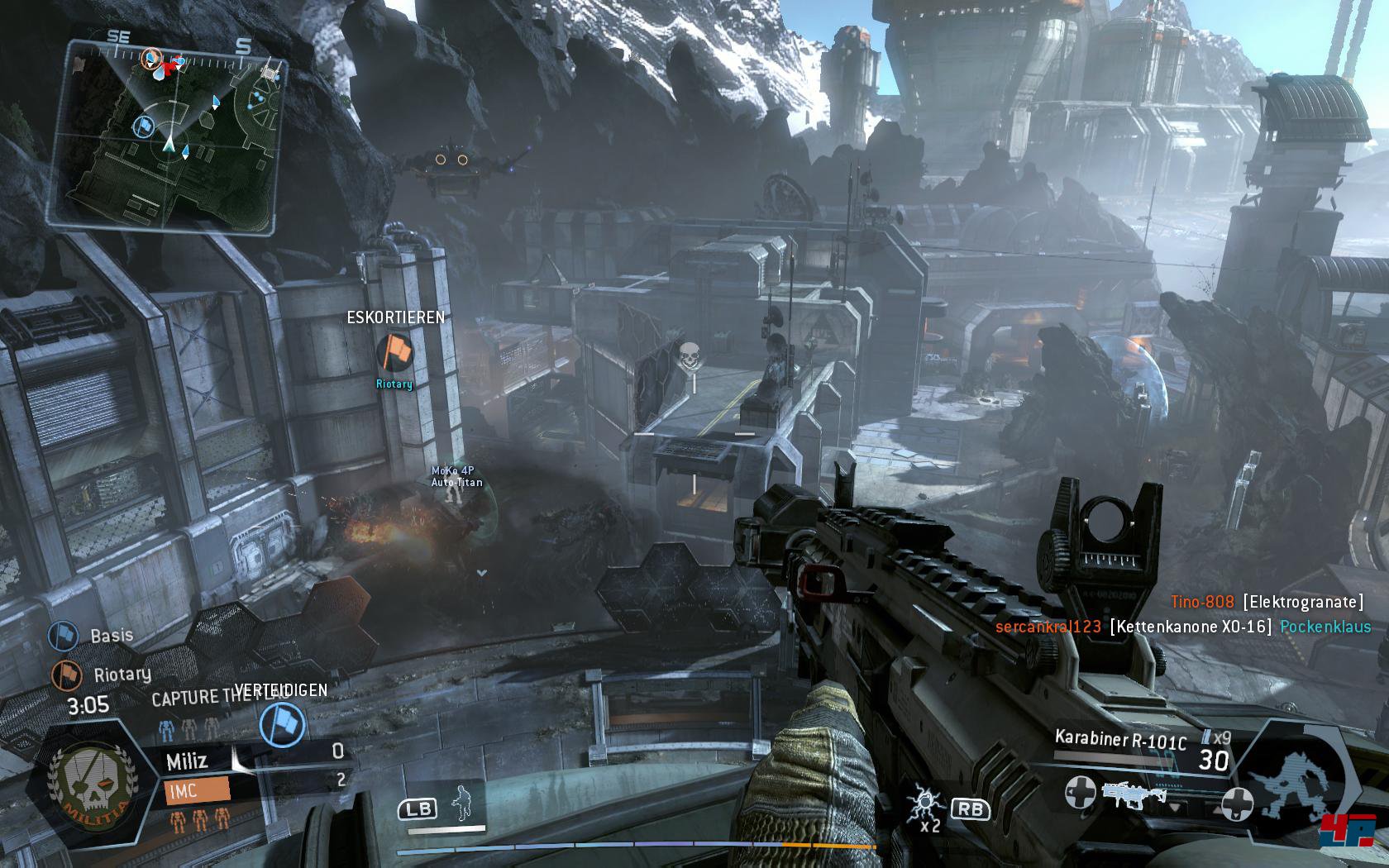
Task: Click the blue flag marker on minimap
Action: click(x=143, y=126)
